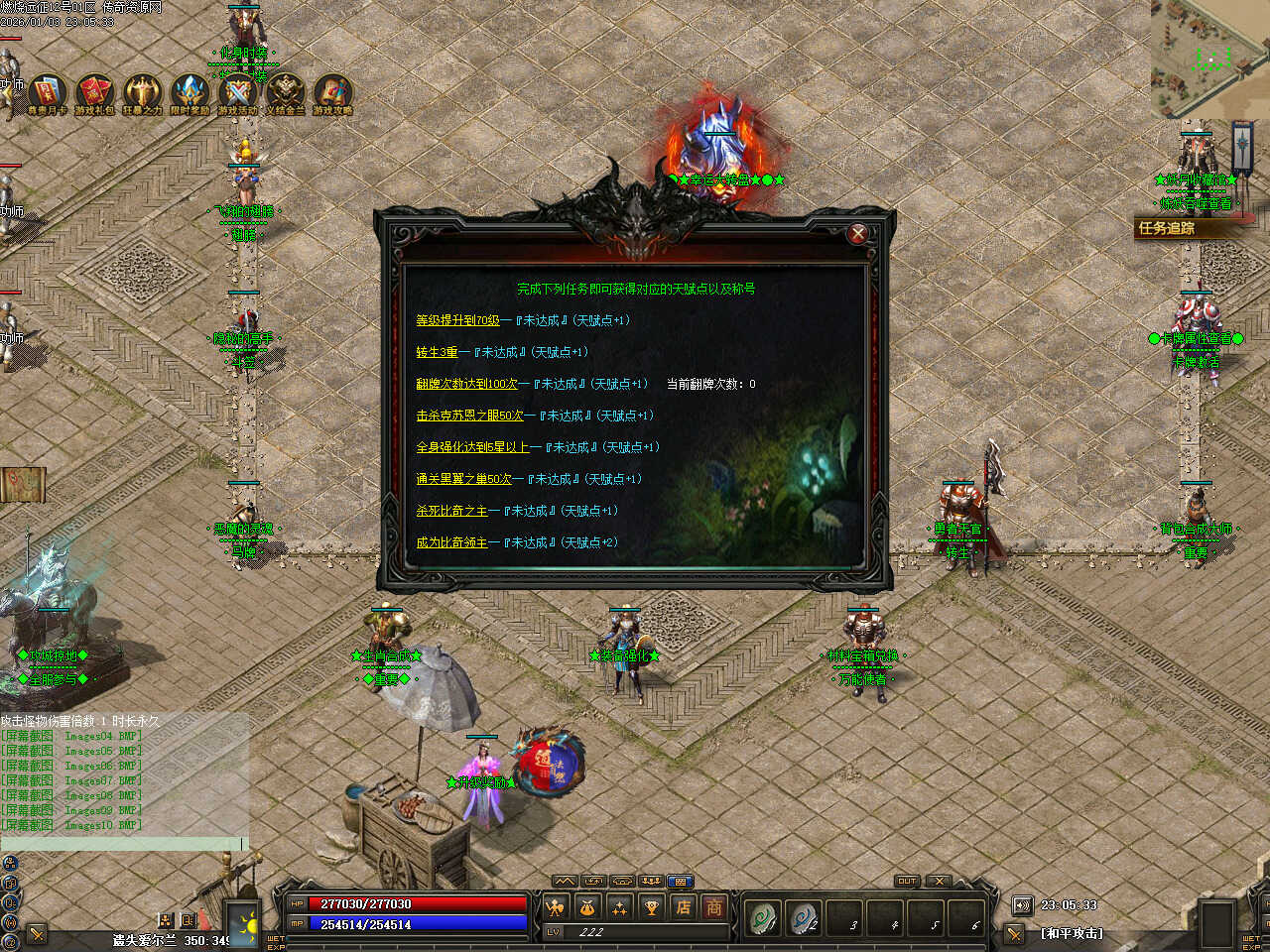Image resolution: width=1270 pixels, height=952 pixels.
Task: Open the 店 shop button
Action: pos(684,906)
